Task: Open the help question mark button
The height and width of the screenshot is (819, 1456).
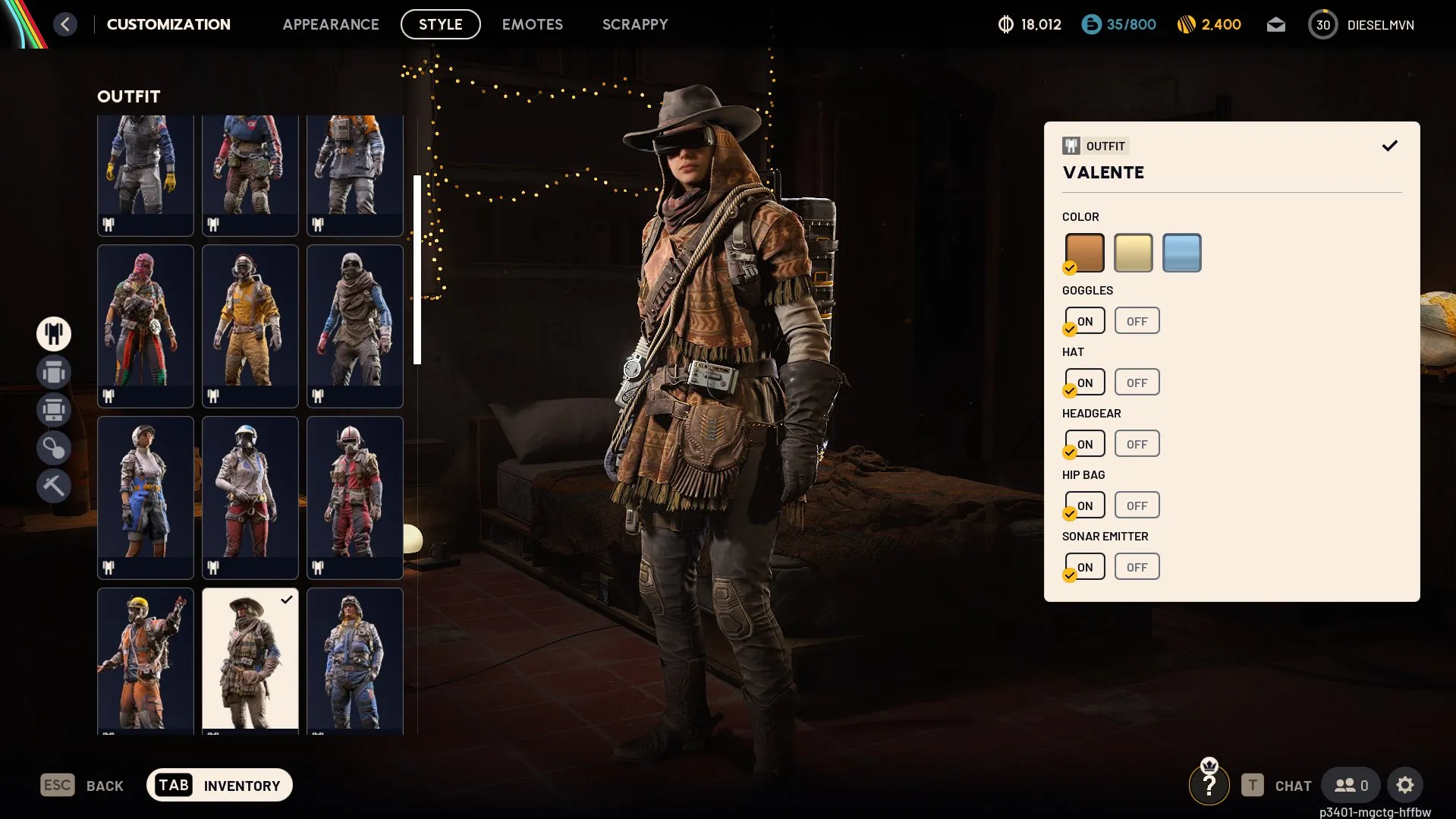Action: click(1209, 786)
